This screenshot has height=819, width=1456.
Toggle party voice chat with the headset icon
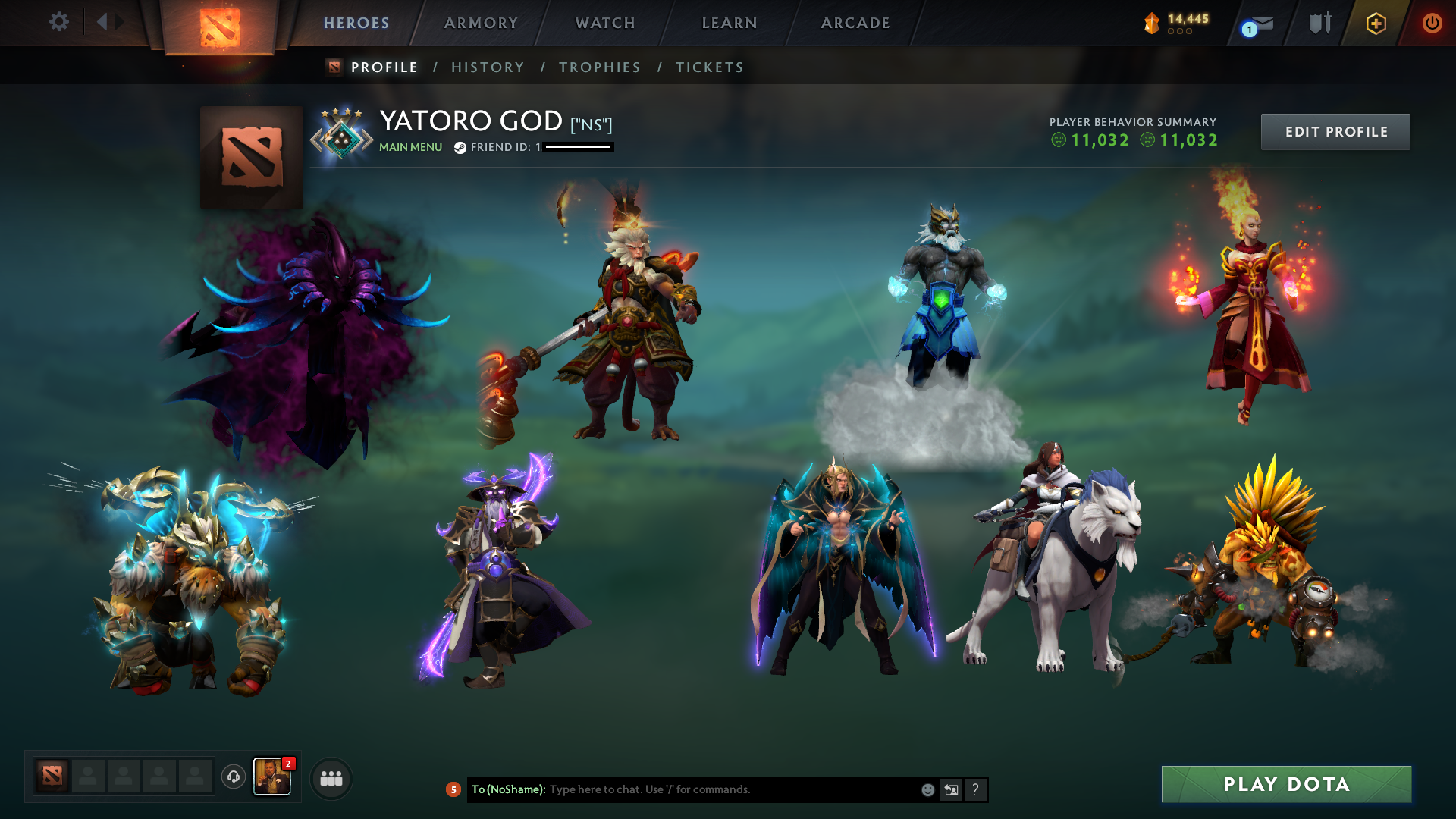click(x=233, y=778)
